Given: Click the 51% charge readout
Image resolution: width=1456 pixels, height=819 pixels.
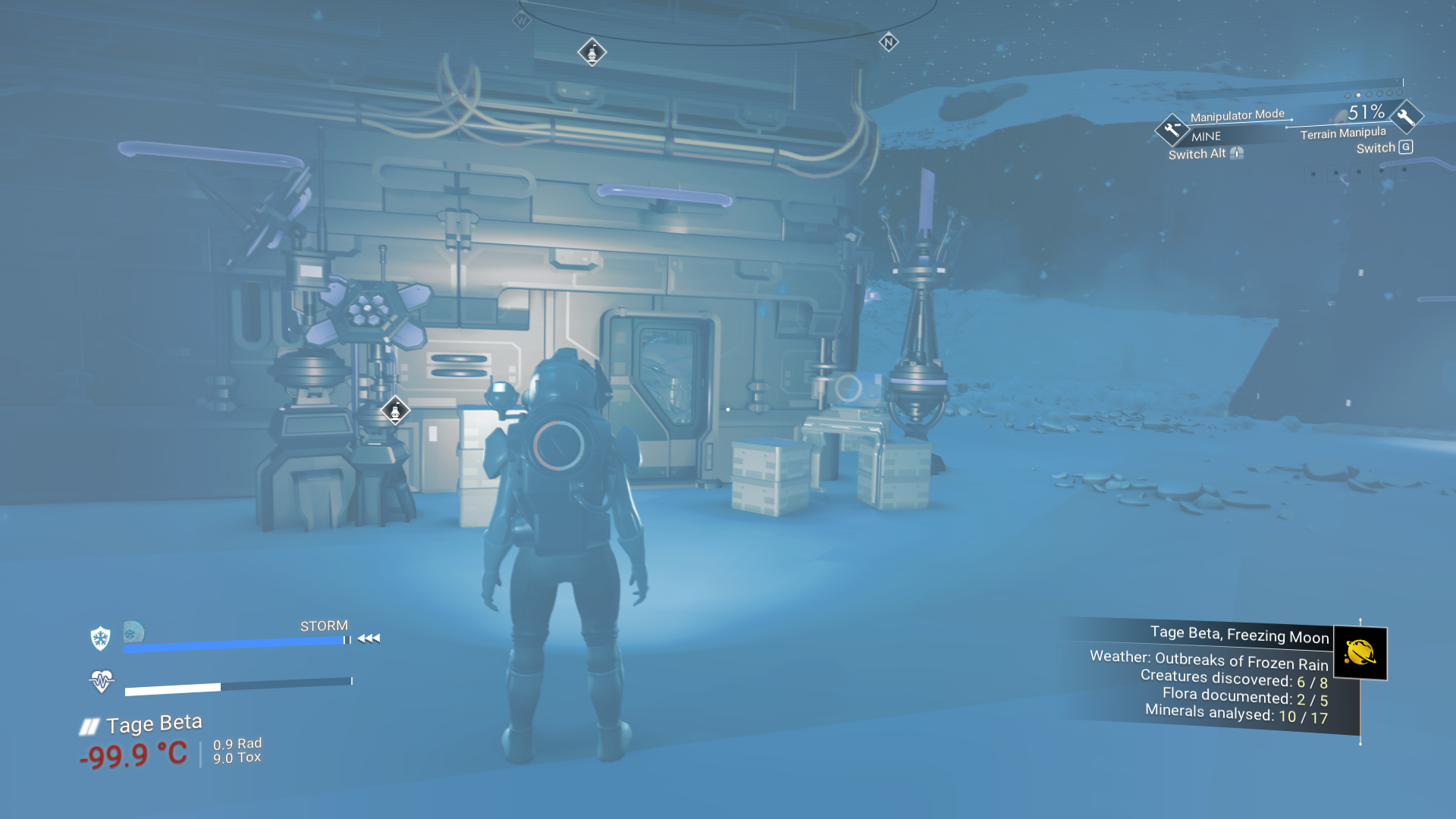Looking at the screenshot, I should [1367, 113].
